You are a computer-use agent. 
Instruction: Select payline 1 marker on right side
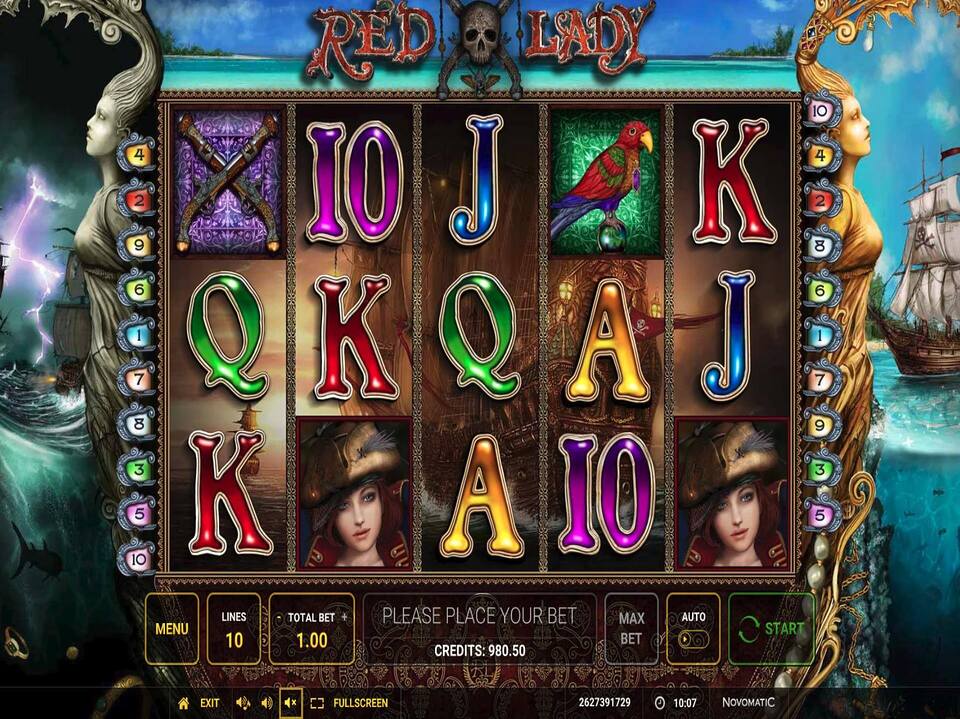[x=821, y=333]
